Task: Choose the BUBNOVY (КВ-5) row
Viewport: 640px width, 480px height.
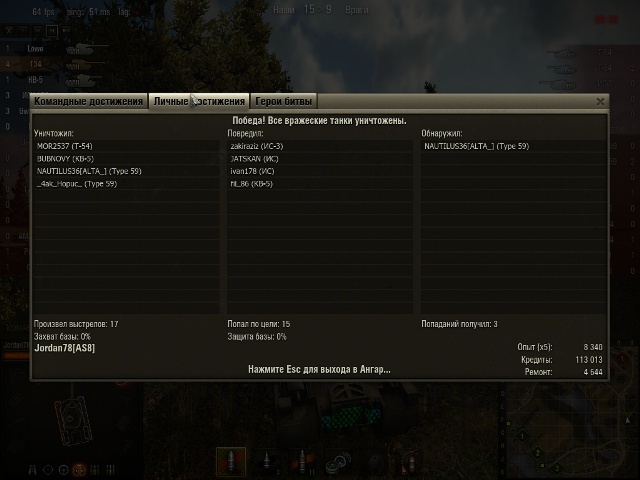Action: tap(66, 158)
